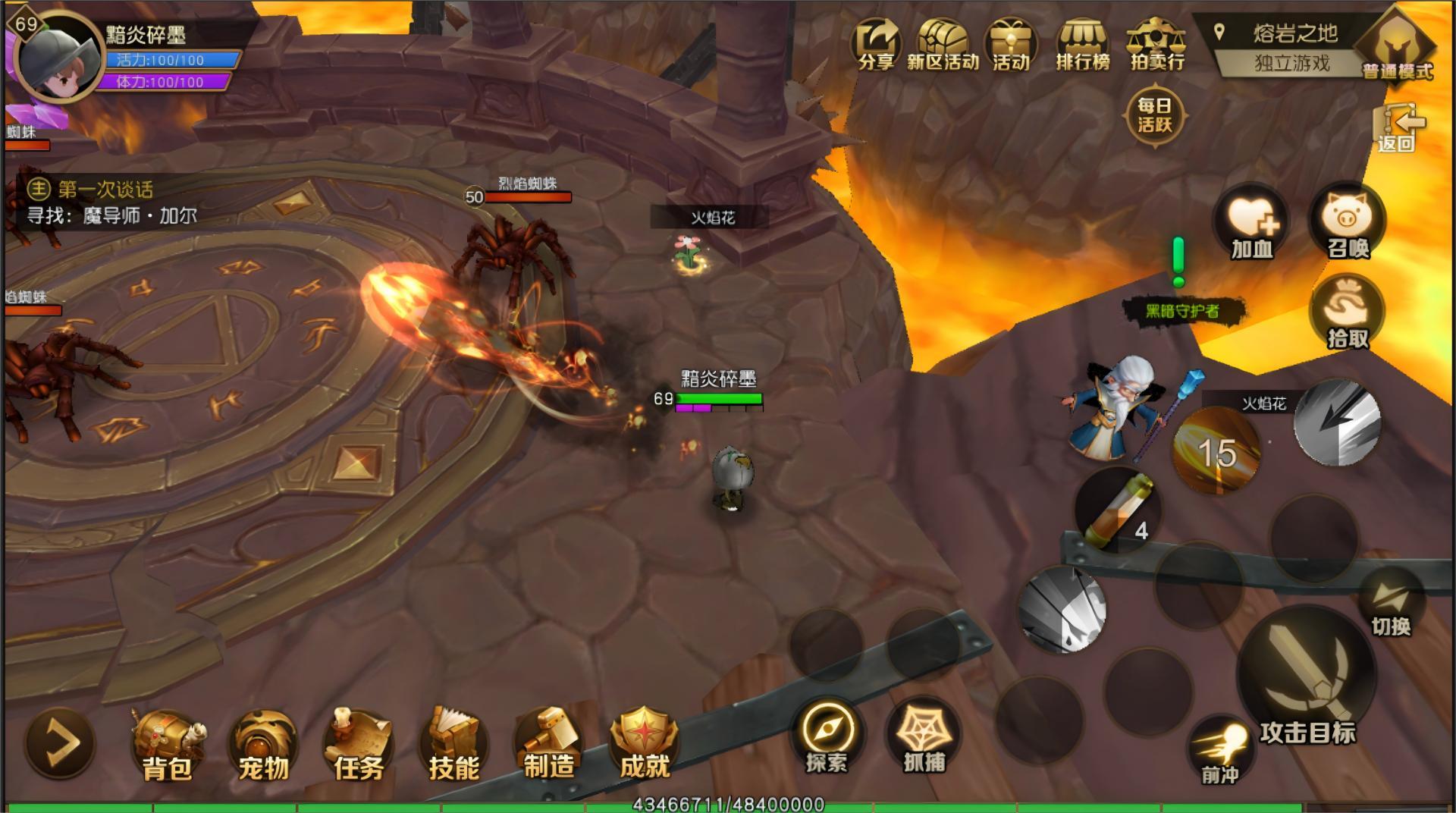Open the 技能 skills book
1456x813 pixels.
pyautogui.click(x=453, y=745)
